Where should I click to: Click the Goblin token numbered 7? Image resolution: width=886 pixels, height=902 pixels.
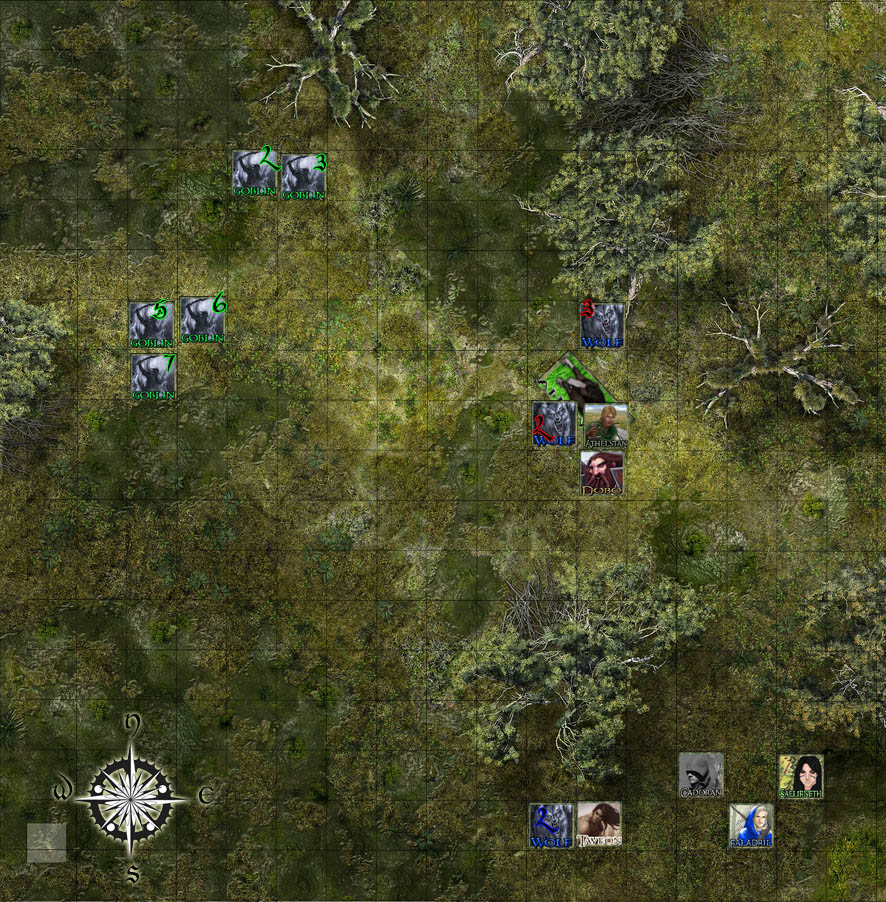[x=153, y=376]
